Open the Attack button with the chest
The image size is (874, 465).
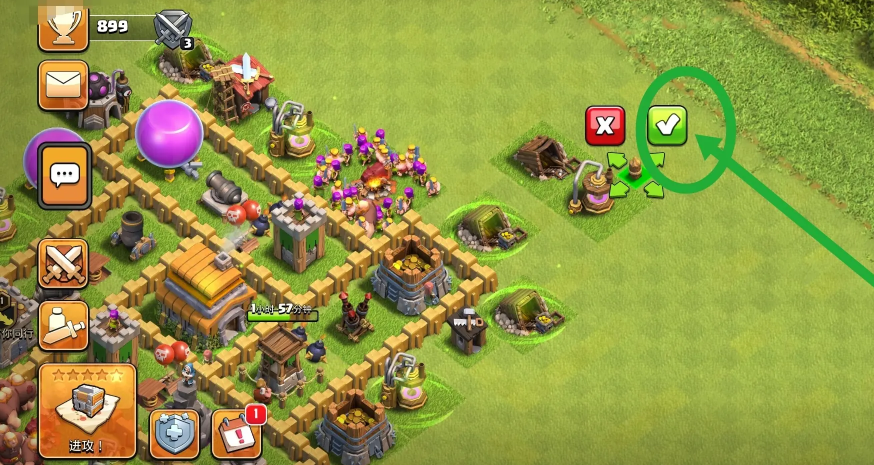point(87,410)
